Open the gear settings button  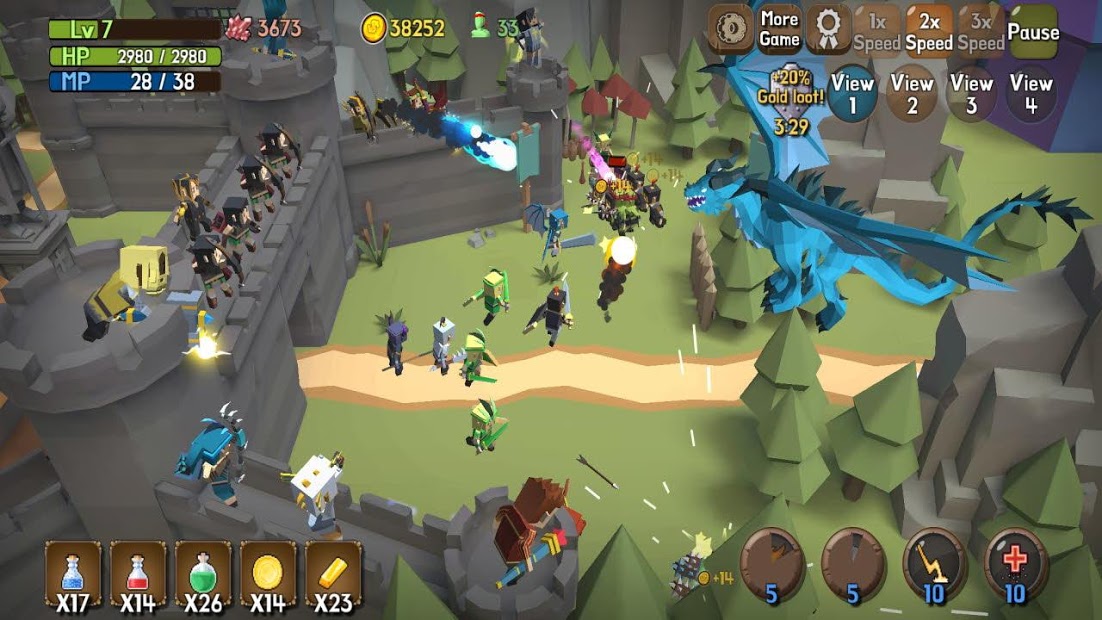click(731, 31)
